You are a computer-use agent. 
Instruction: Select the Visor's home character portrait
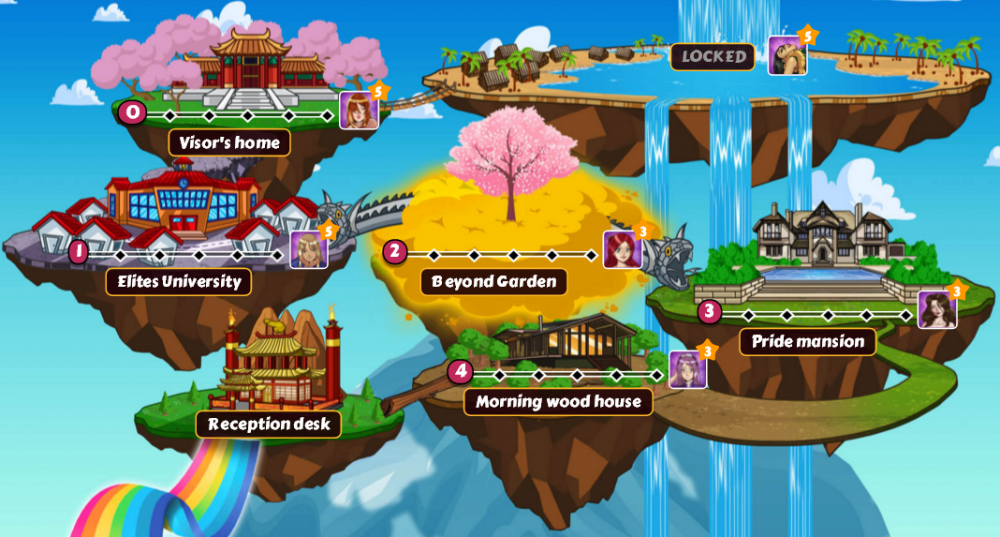click(358, 111)
